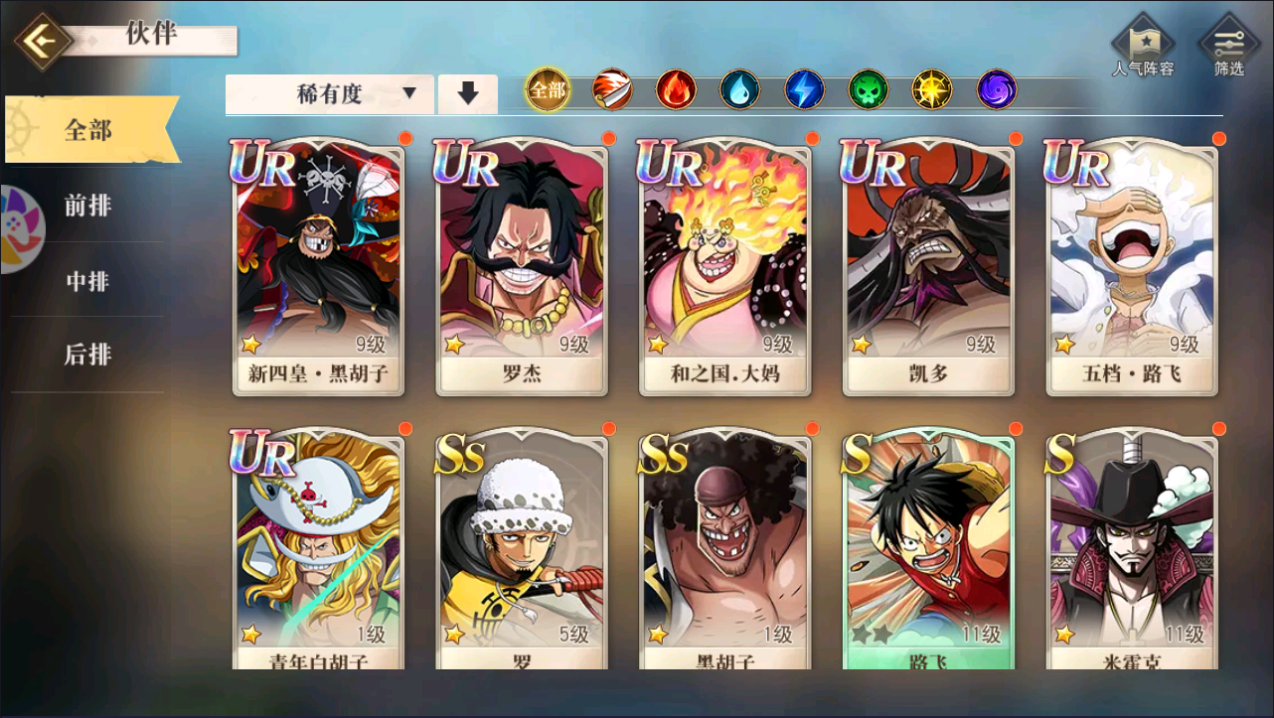Toggle the sort direction arrow
This screenshot has width=1274, height=718.
pos(468,94)
